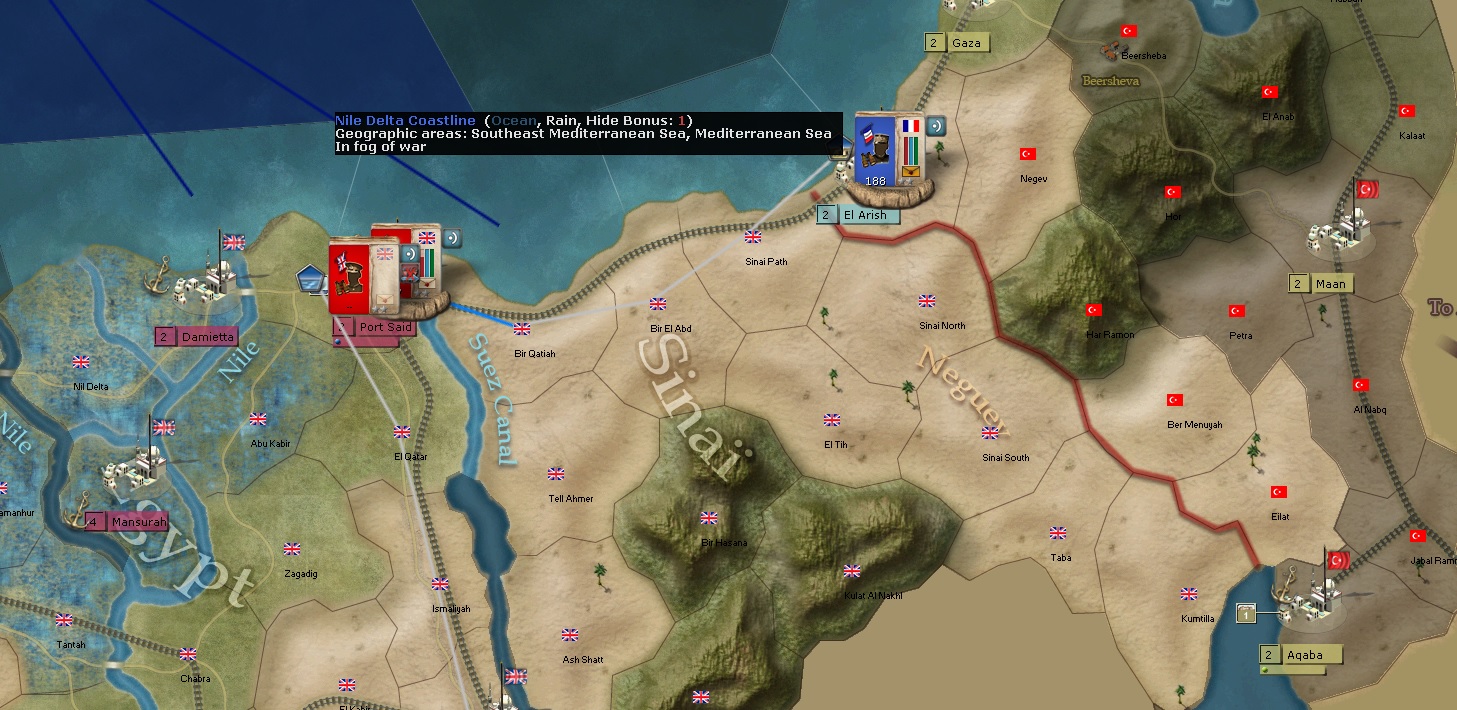Viewport: 1457px width, 710px height.
Task: Select the Gaza city label
Action: 965,43
